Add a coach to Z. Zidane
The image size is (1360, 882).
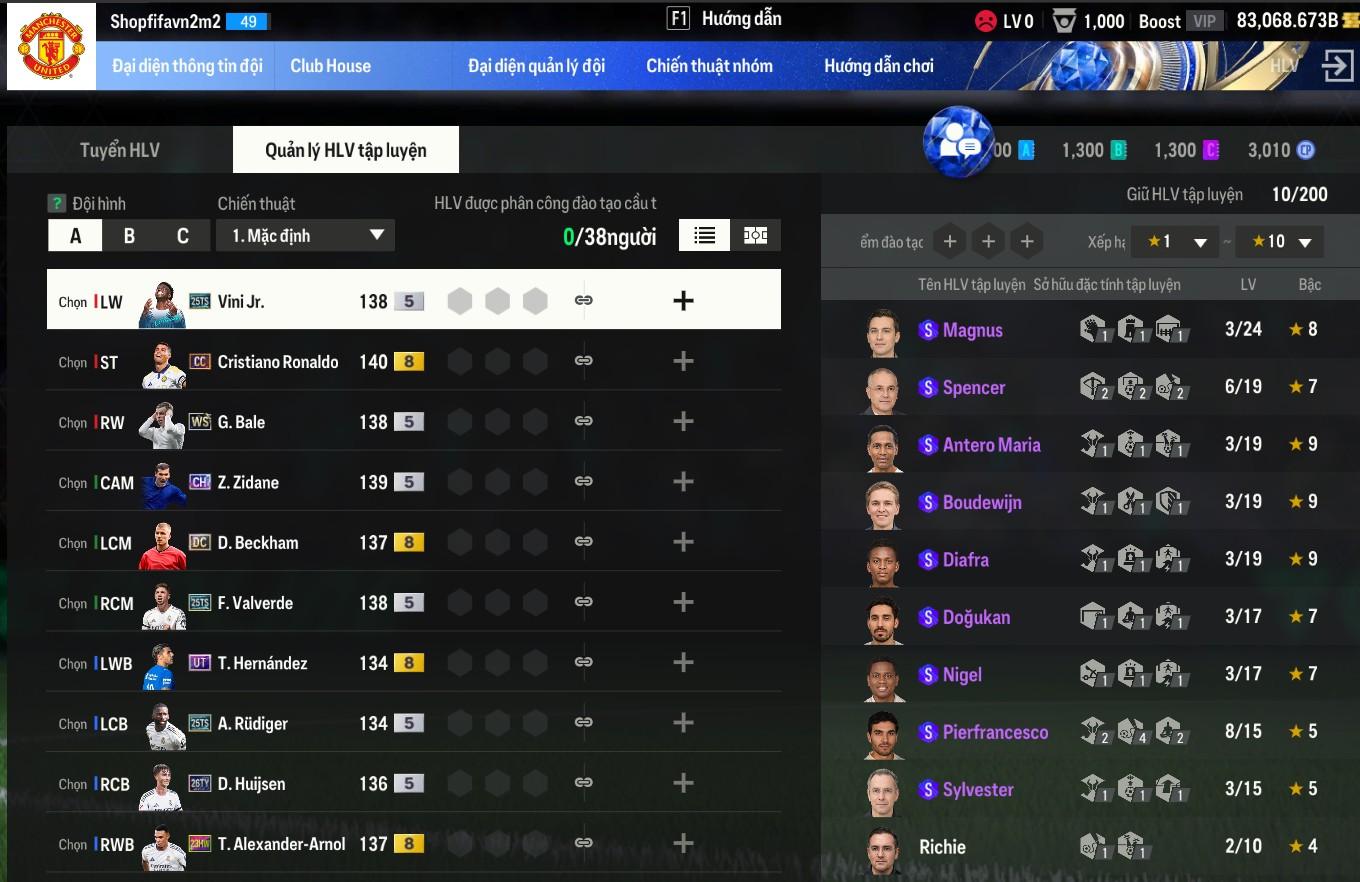coord(683,482)
